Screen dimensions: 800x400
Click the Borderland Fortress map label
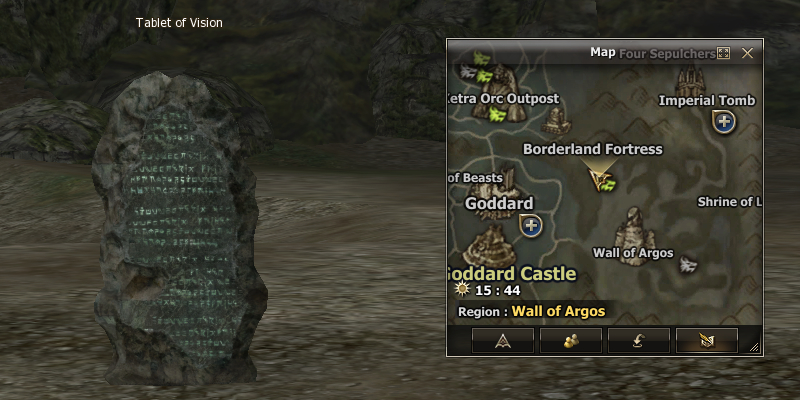click(x=592, y=149)
